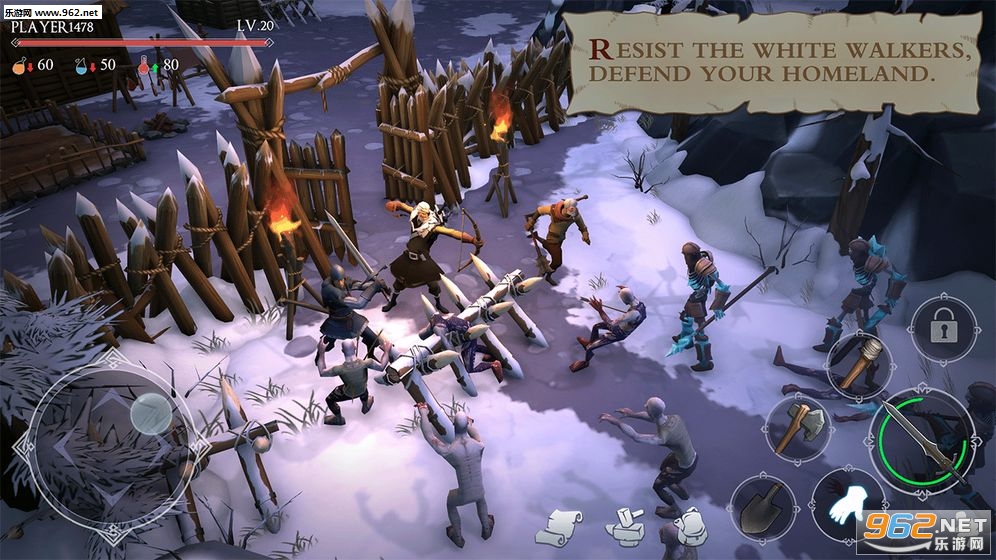The width and height of the screenshot is (996, 560).
Task: Attack with the sword button
Action: tap(921, 440)
